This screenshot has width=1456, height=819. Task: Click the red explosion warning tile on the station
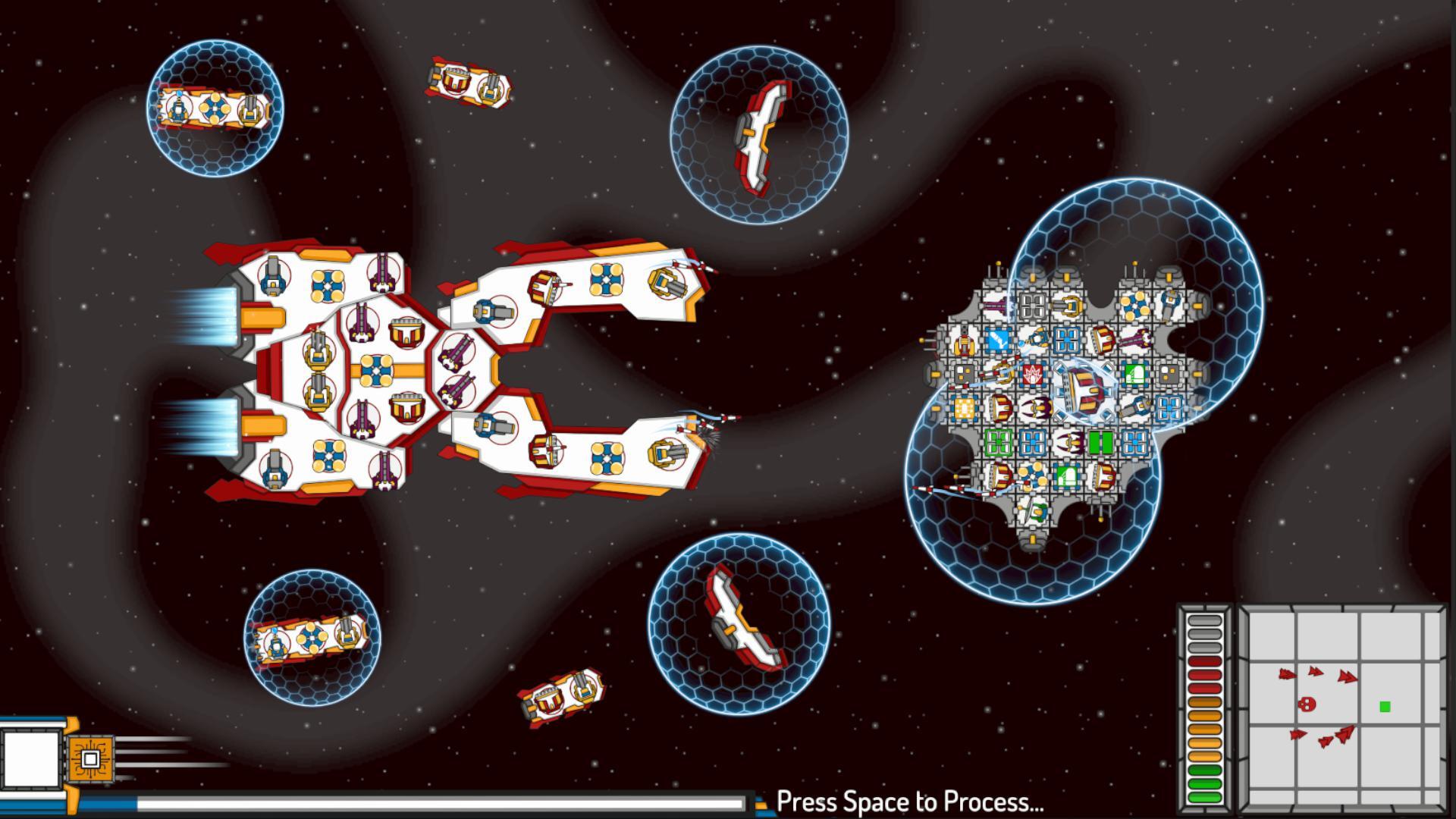(1031, 375)
